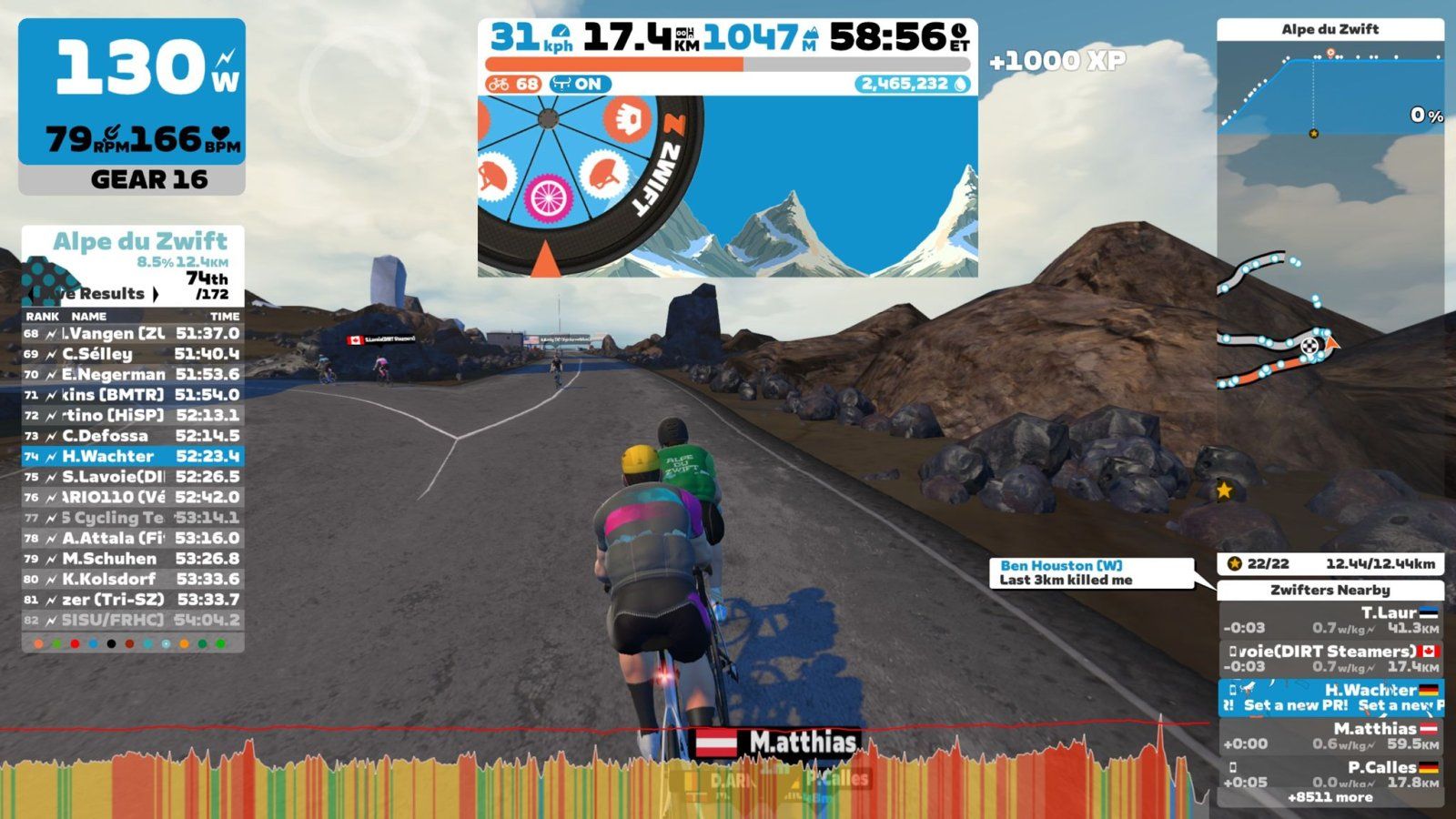The image size is (1456, 819).
Task: Click the arrow right of Live Results
Action: [156, 294]
